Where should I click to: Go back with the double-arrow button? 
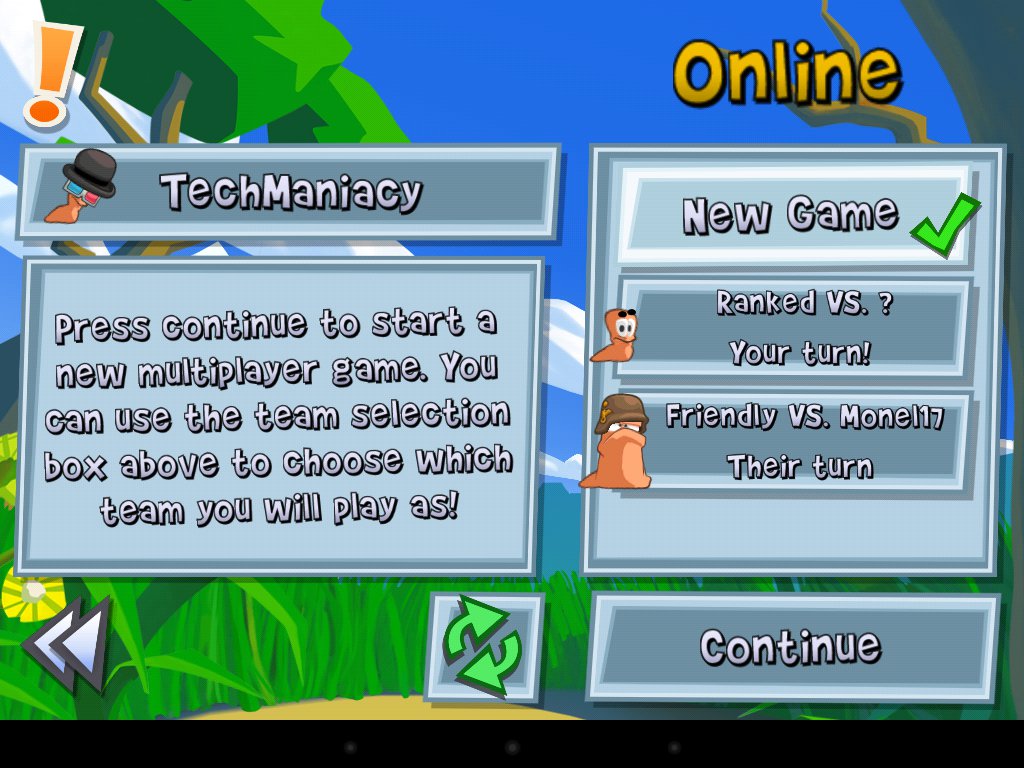[67, 645]
